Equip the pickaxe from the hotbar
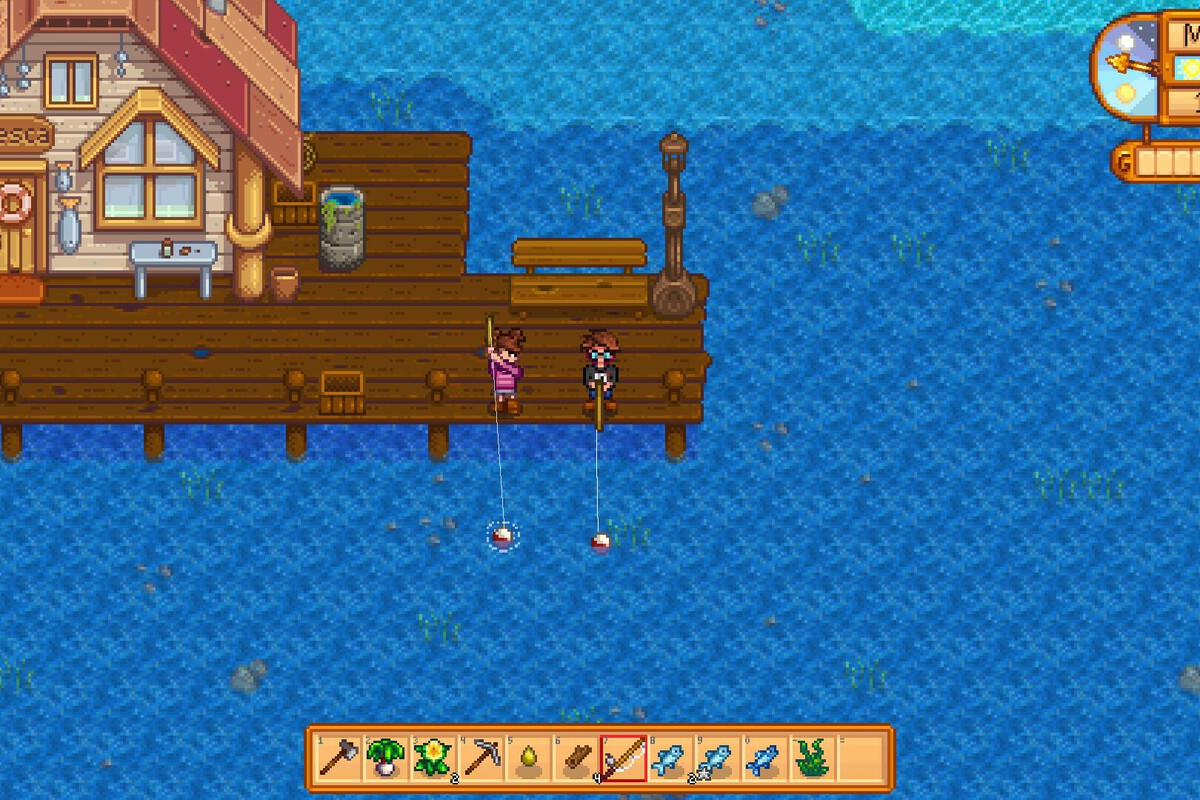 (x=479, y=759)
